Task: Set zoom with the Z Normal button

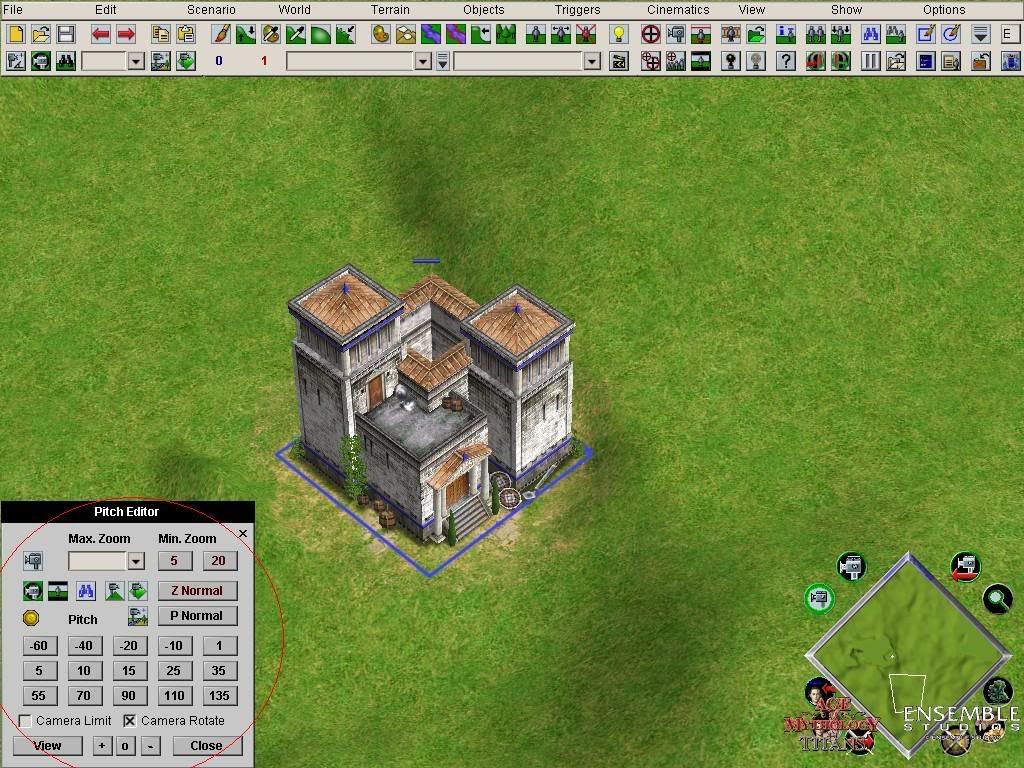Action: point(197,591)
